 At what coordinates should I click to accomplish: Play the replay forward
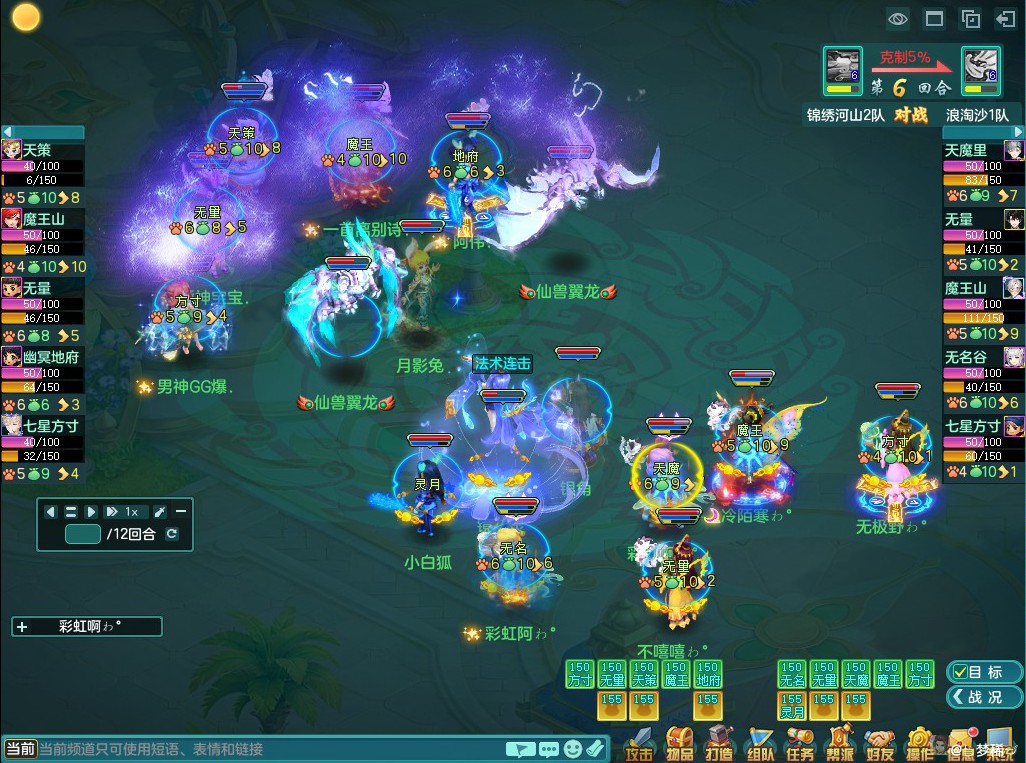(x=91, y=512)
